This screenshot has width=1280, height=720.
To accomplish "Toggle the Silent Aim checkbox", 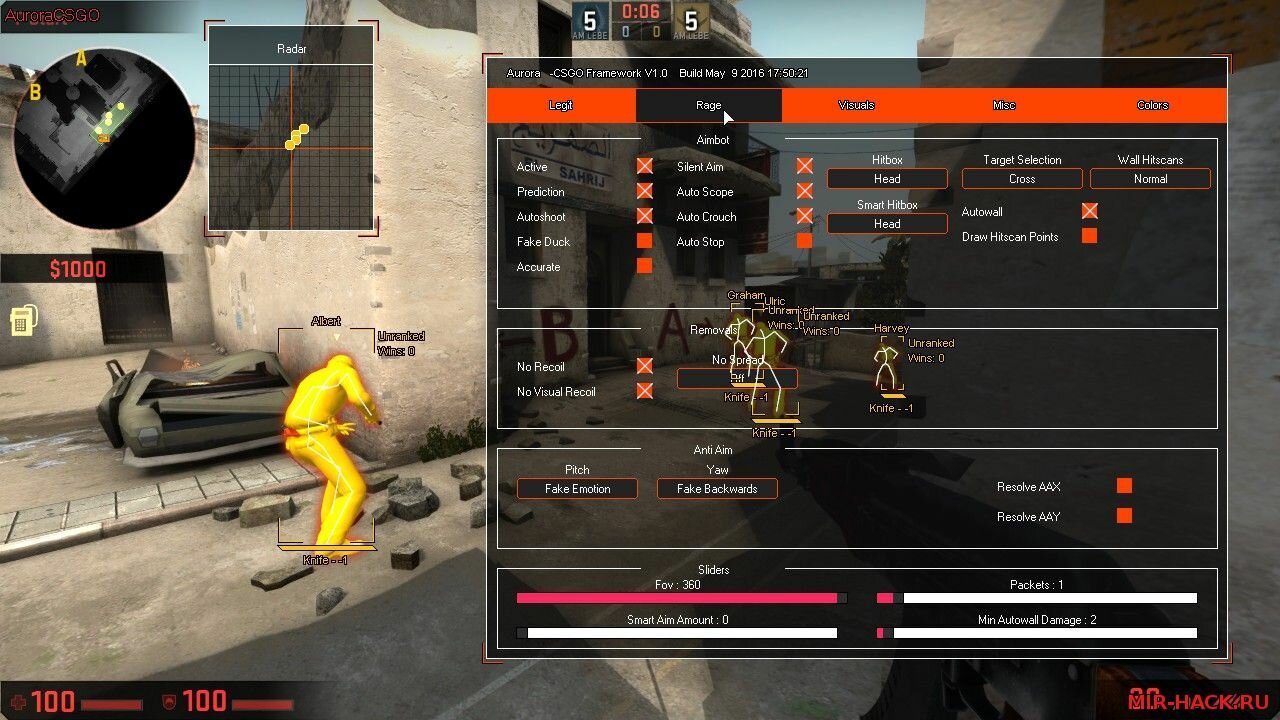I will tap(804, 166).
